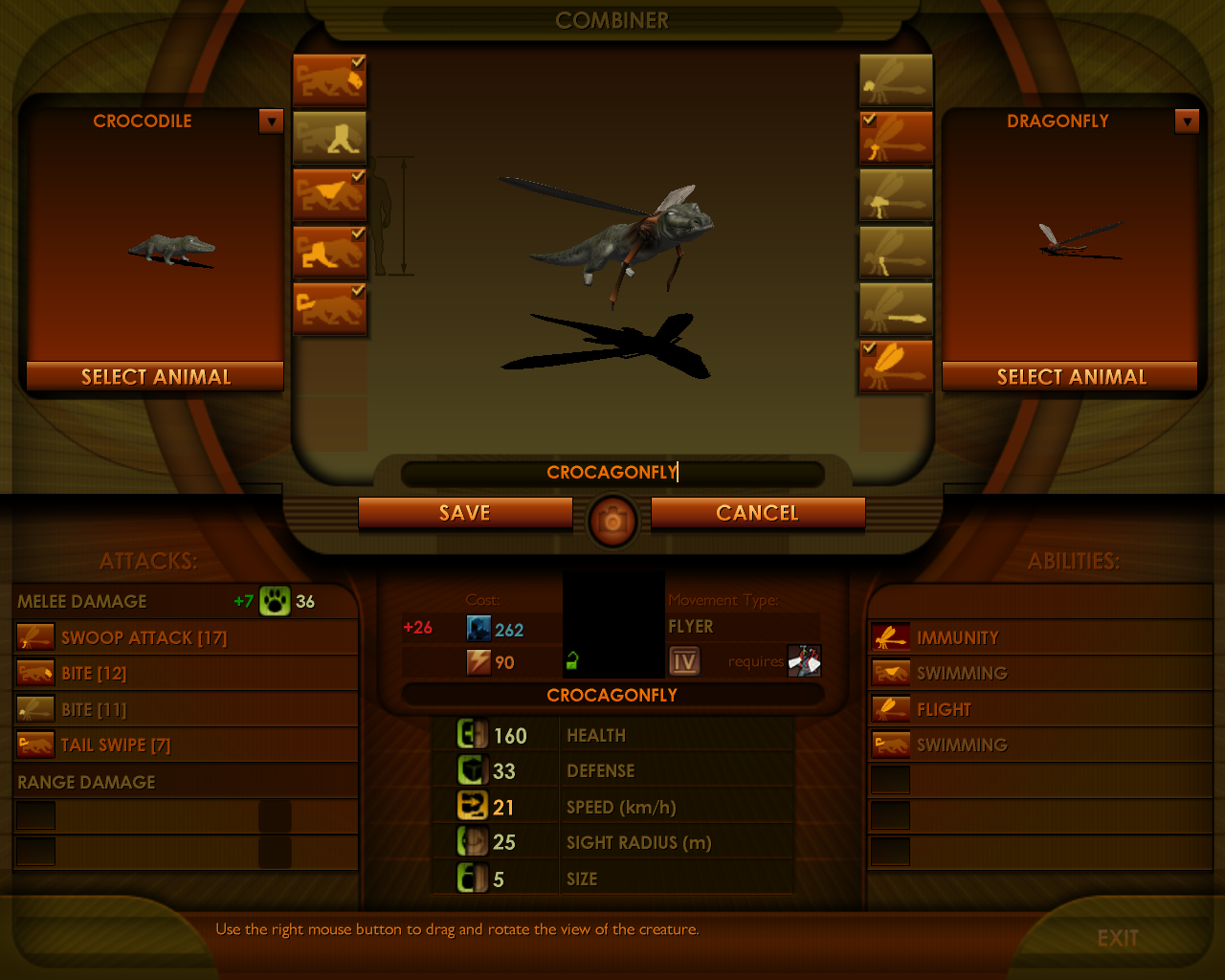The width and height of the screenshot is (1225, 980).
Task: Select the Swoop Attack entry
Action: pyautogui.click(x=144, y=638)
